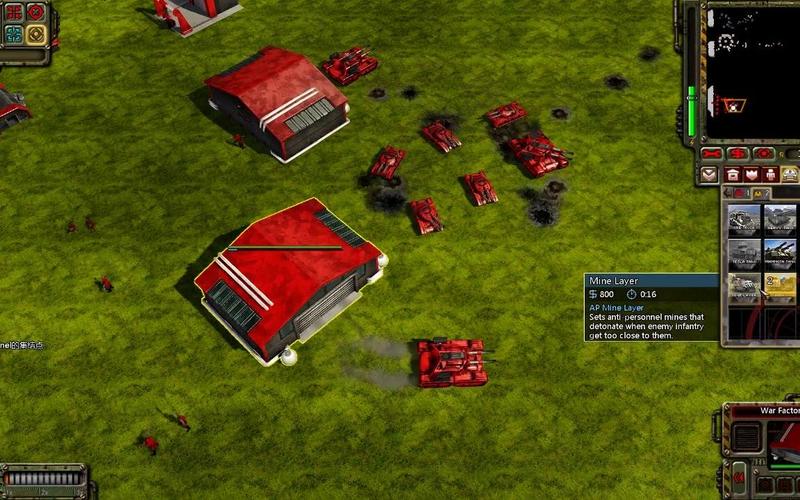Select the highlighted yellow circular stance icon
This screenshot has height=500, width=800.
36,35
